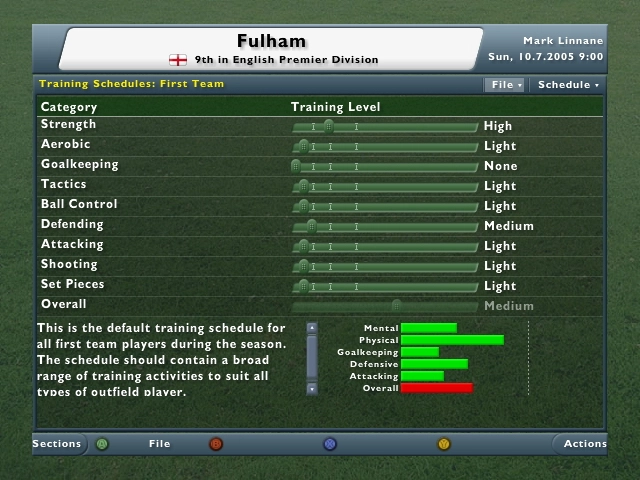Adjust the Aerobic training slider
This screenshot has width=640, height=480.
coord(303,146)
